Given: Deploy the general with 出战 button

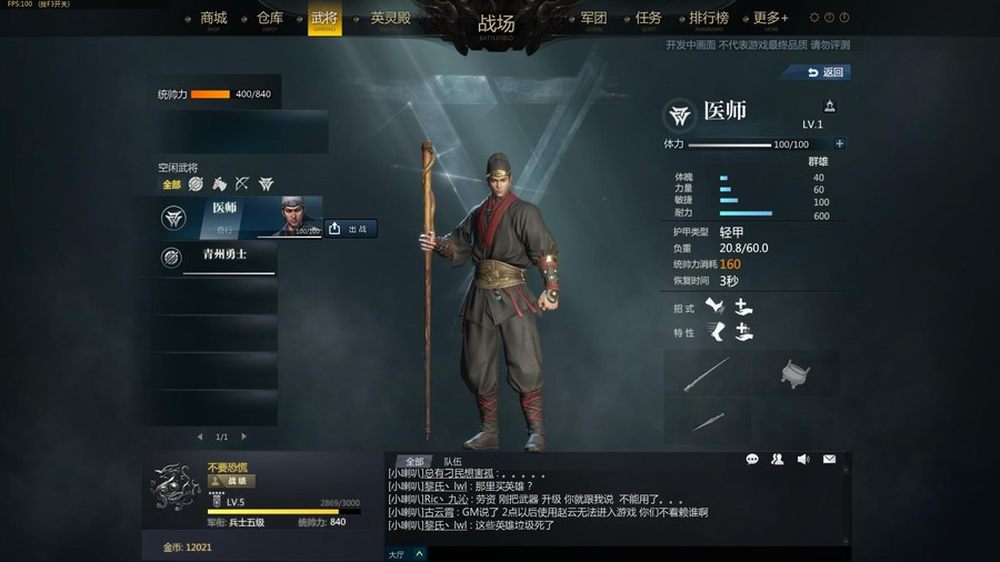Looking at the screenshot, I should [x=349, y=229].
